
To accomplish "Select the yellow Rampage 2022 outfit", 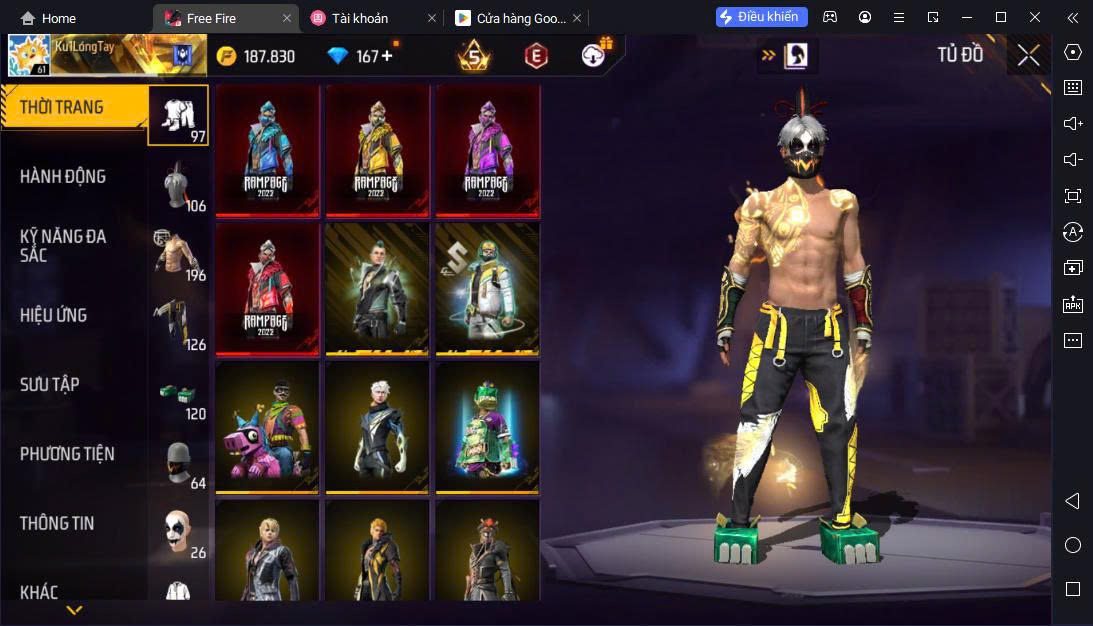I will click(x=378, y=150).
